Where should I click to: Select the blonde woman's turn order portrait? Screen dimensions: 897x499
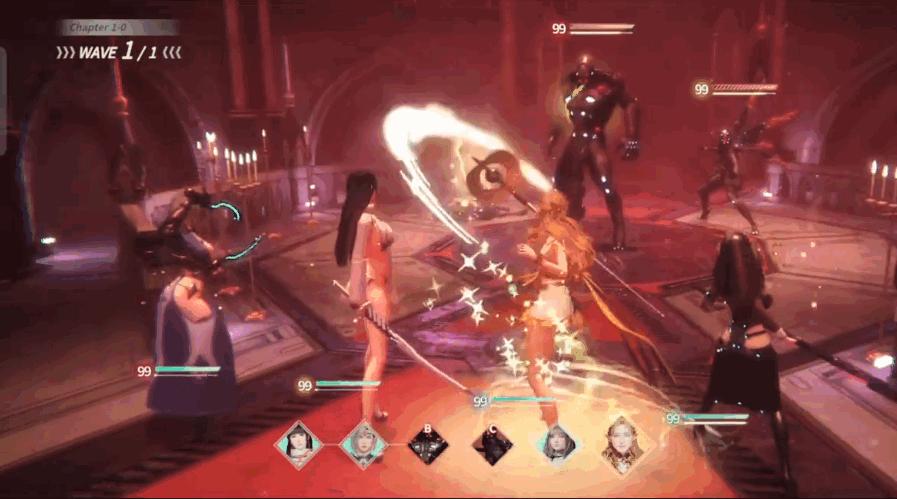coord(622,445)
